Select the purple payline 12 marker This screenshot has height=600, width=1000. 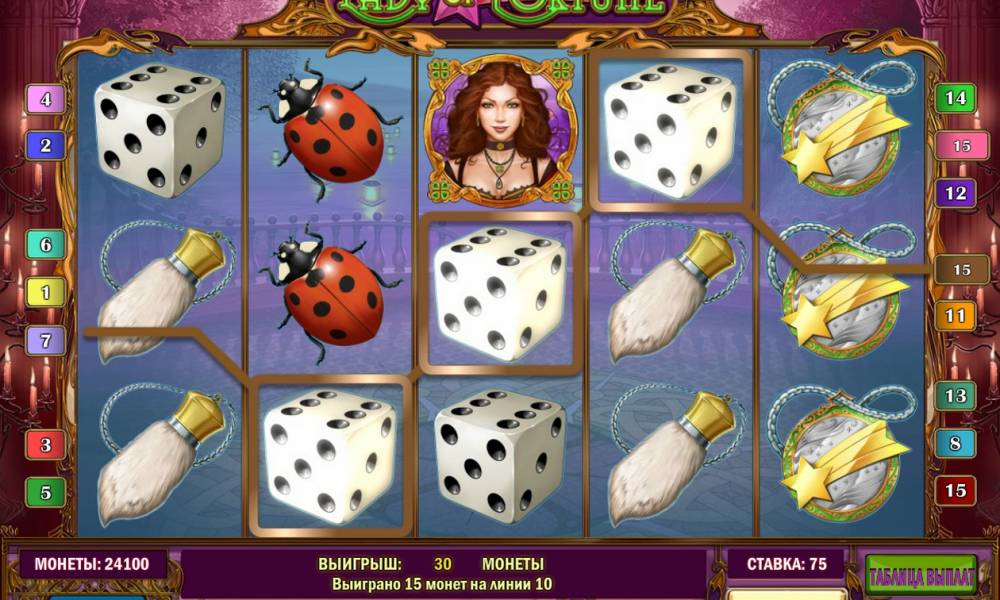point(955,192)
